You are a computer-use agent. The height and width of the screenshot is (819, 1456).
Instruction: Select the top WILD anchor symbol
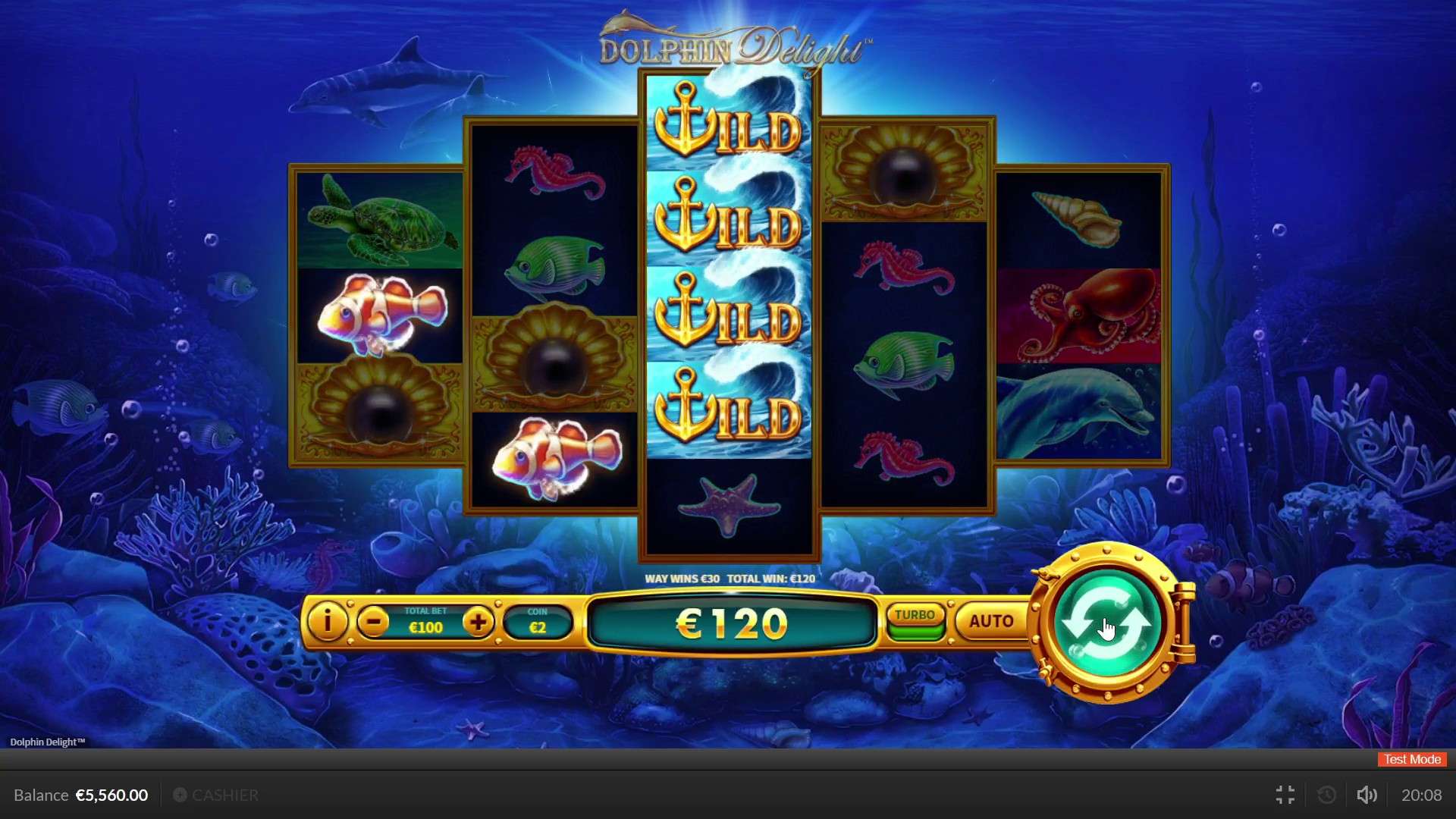[728, 127]
